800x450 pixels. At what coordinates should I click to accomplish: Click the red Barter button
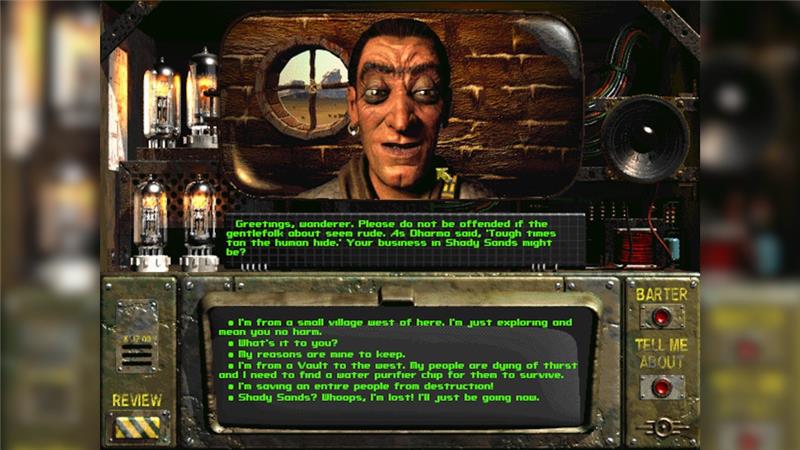point(661,317)
